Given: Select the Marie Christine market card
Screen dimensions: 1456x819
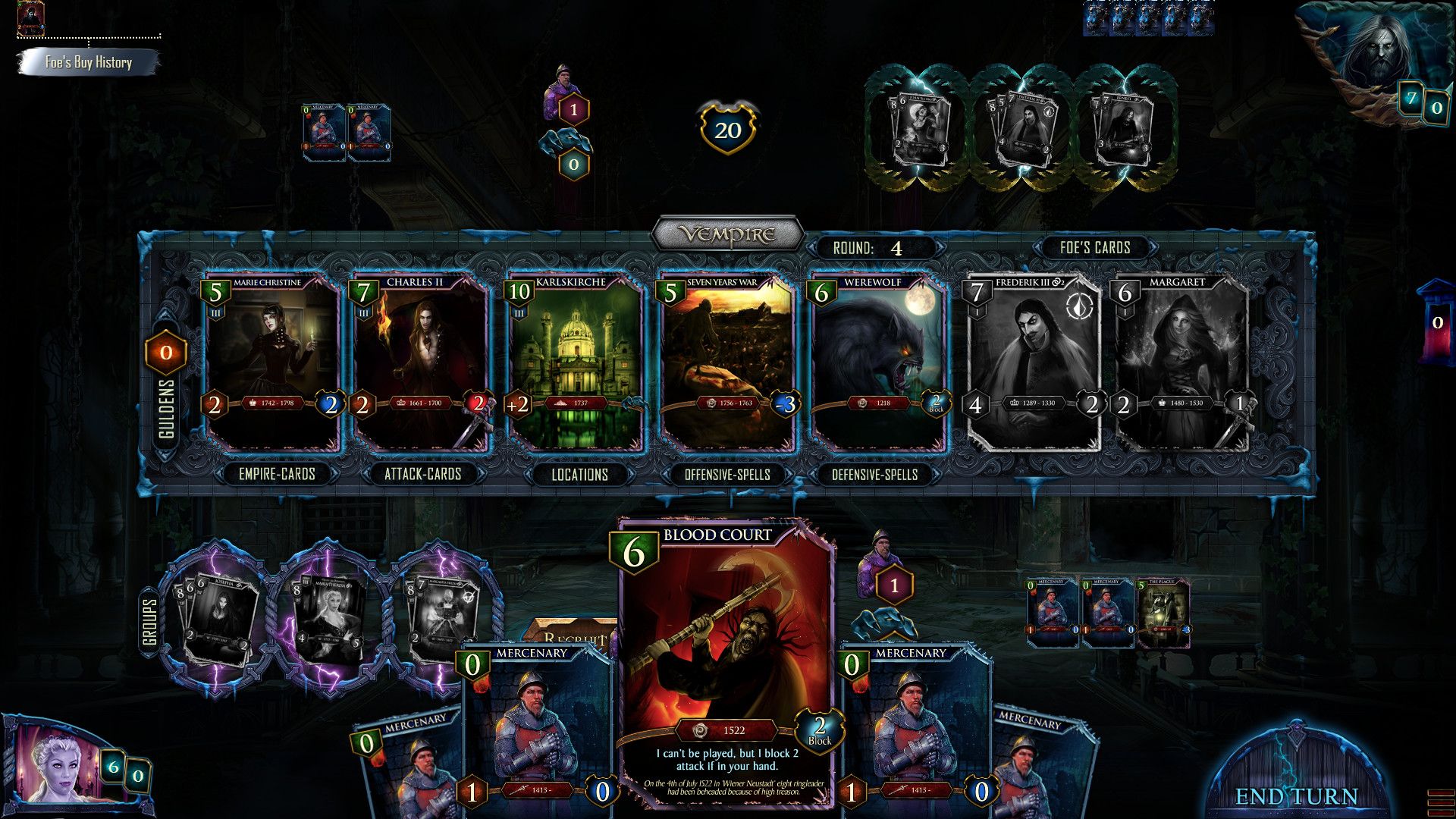Looking at the screenshot, I should 273,362.
